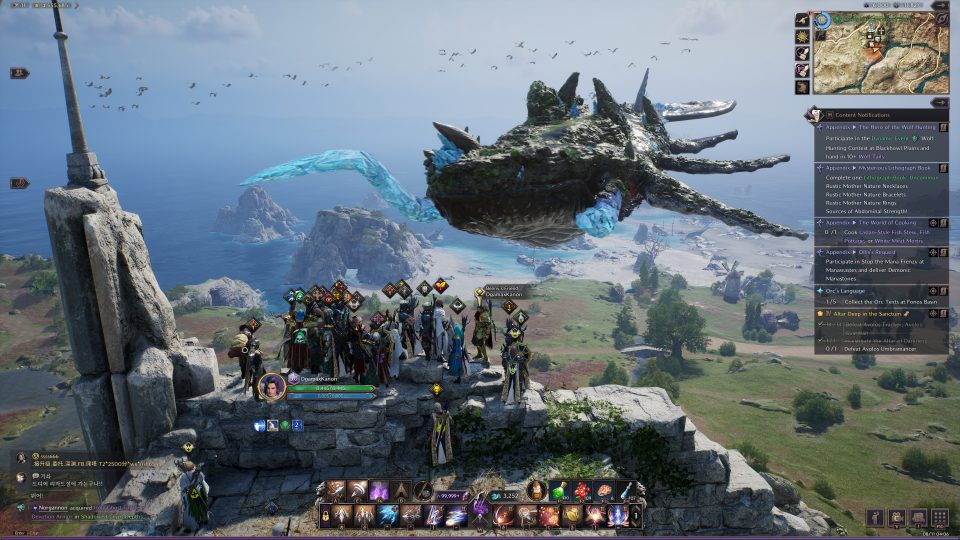The height and width of the screenshot is (540, 960).
Task: Select the blue vial consumable slot
Action: pos(624,491)
